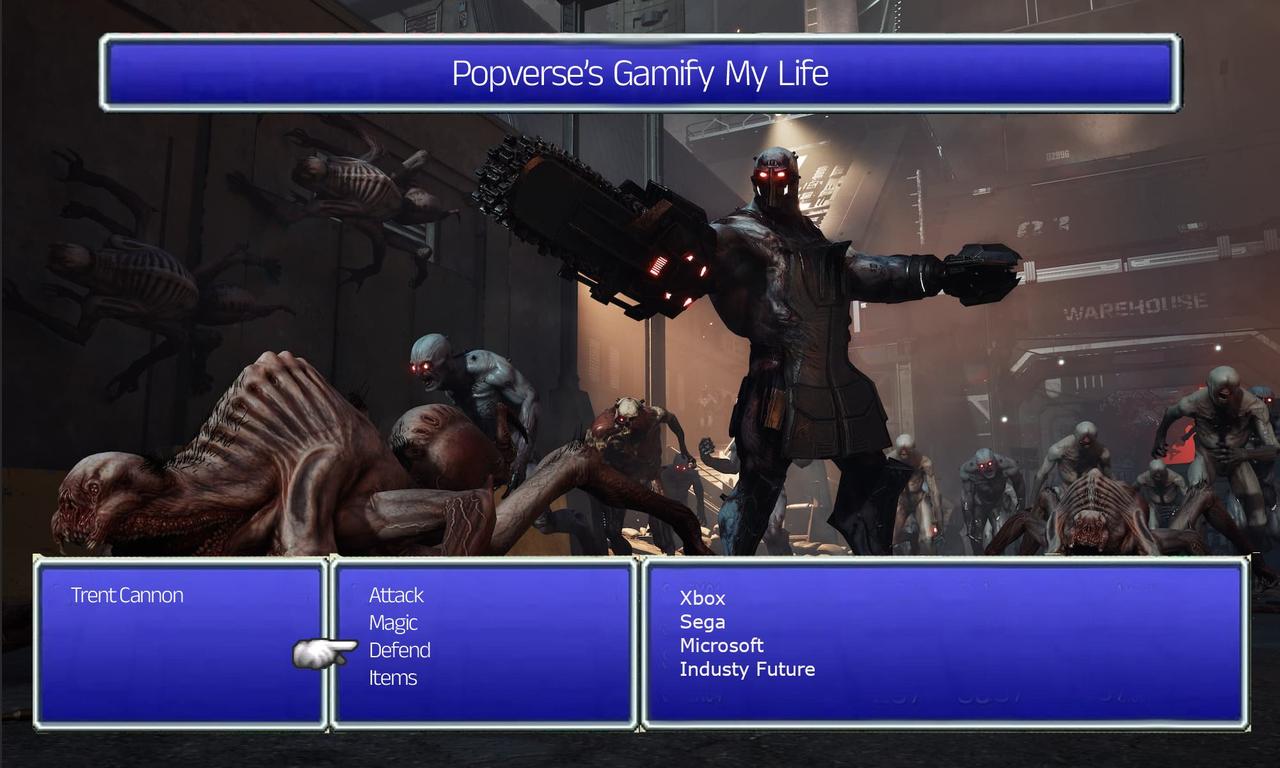The height and width of the screenshot is (768, 1280).
Task: Click the Popverse's Gamify My Life title banner
Action: pyautogui.click(x=639, y=73)
